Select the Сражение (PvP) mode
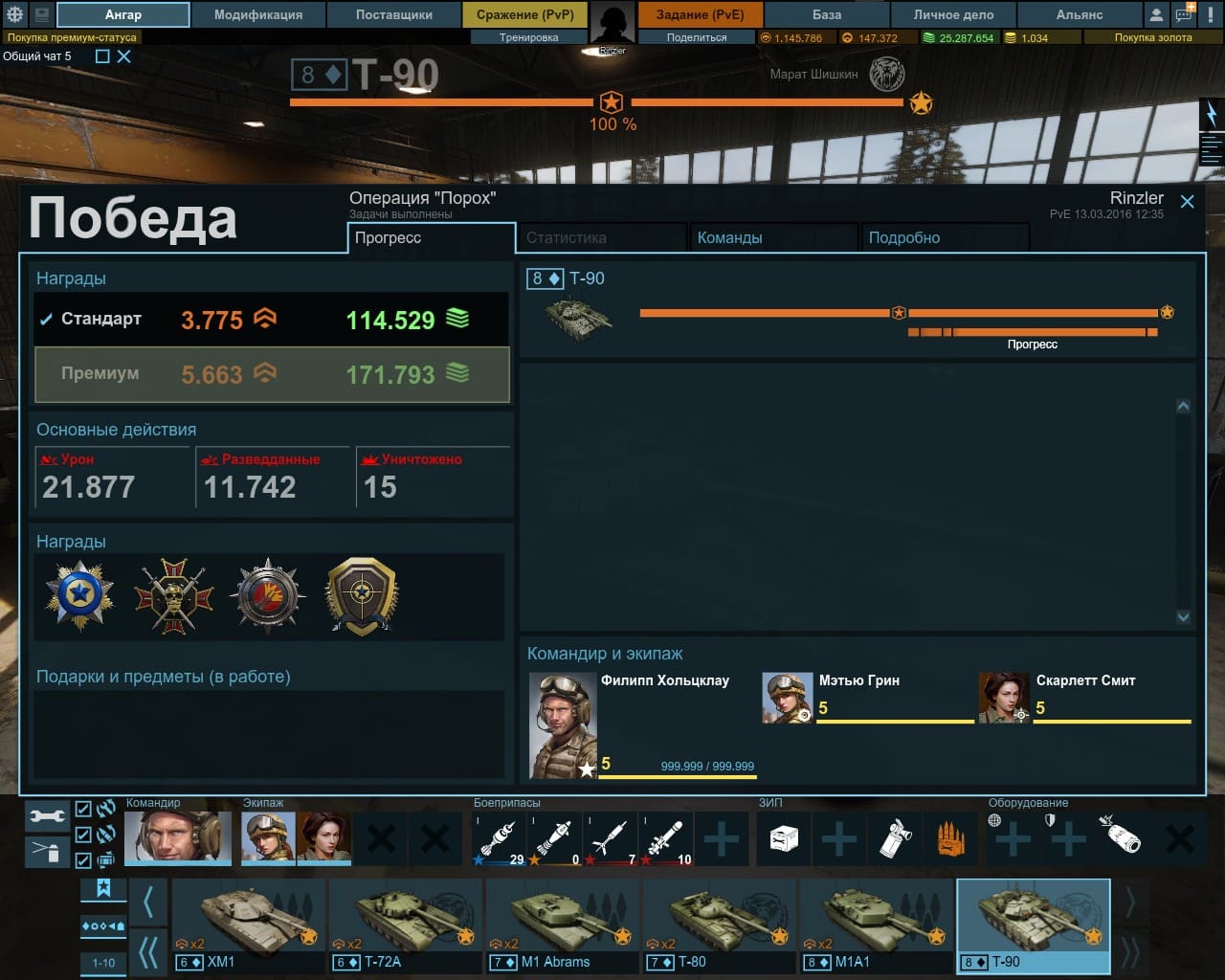The width and height of the screenshot is (1225, 980). pyautogui.click(x=524, y=14)
